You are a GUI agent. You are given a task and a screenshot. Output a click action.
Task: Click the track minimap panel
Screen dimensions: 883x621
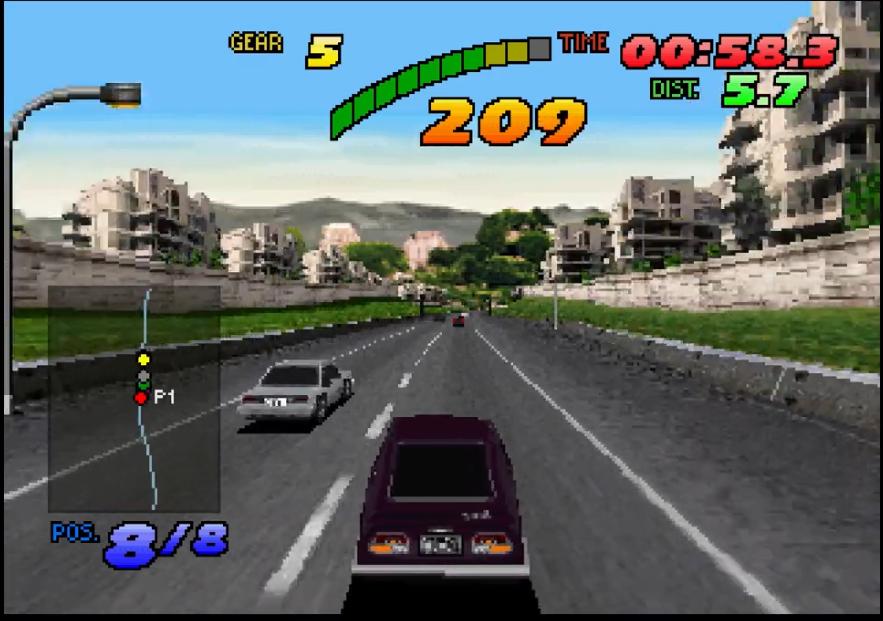[x=134, y=398]
